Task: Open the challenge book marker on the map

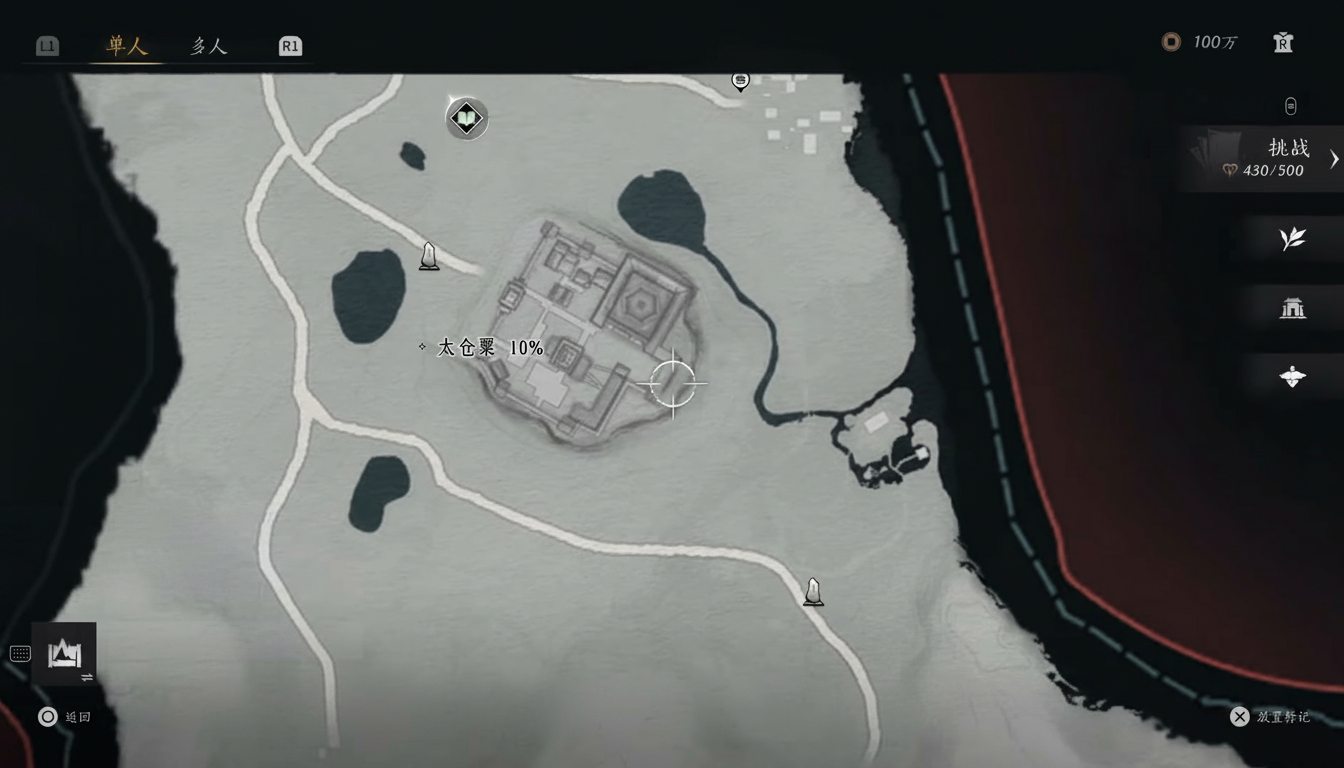Action: [466, 118]
